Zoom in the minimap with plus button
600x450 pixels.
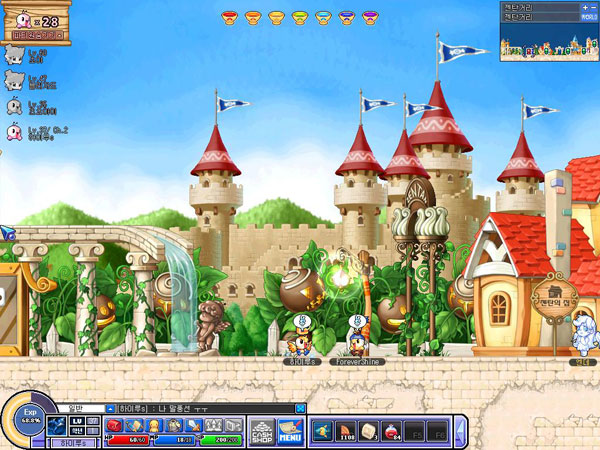[x=583, y=7]
